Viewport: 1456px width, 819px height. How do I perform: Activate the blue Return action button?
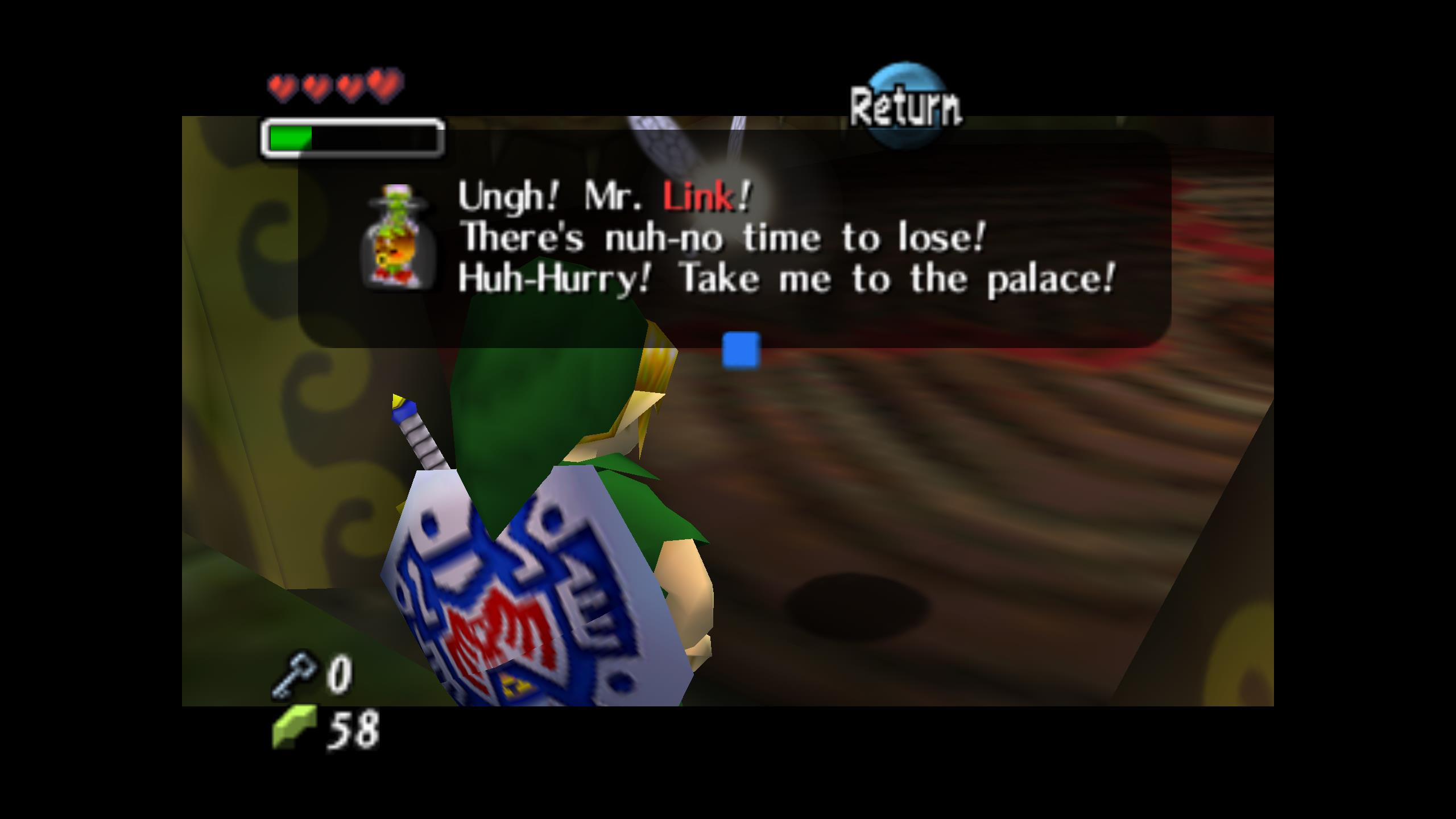click(x=906, y=106)
